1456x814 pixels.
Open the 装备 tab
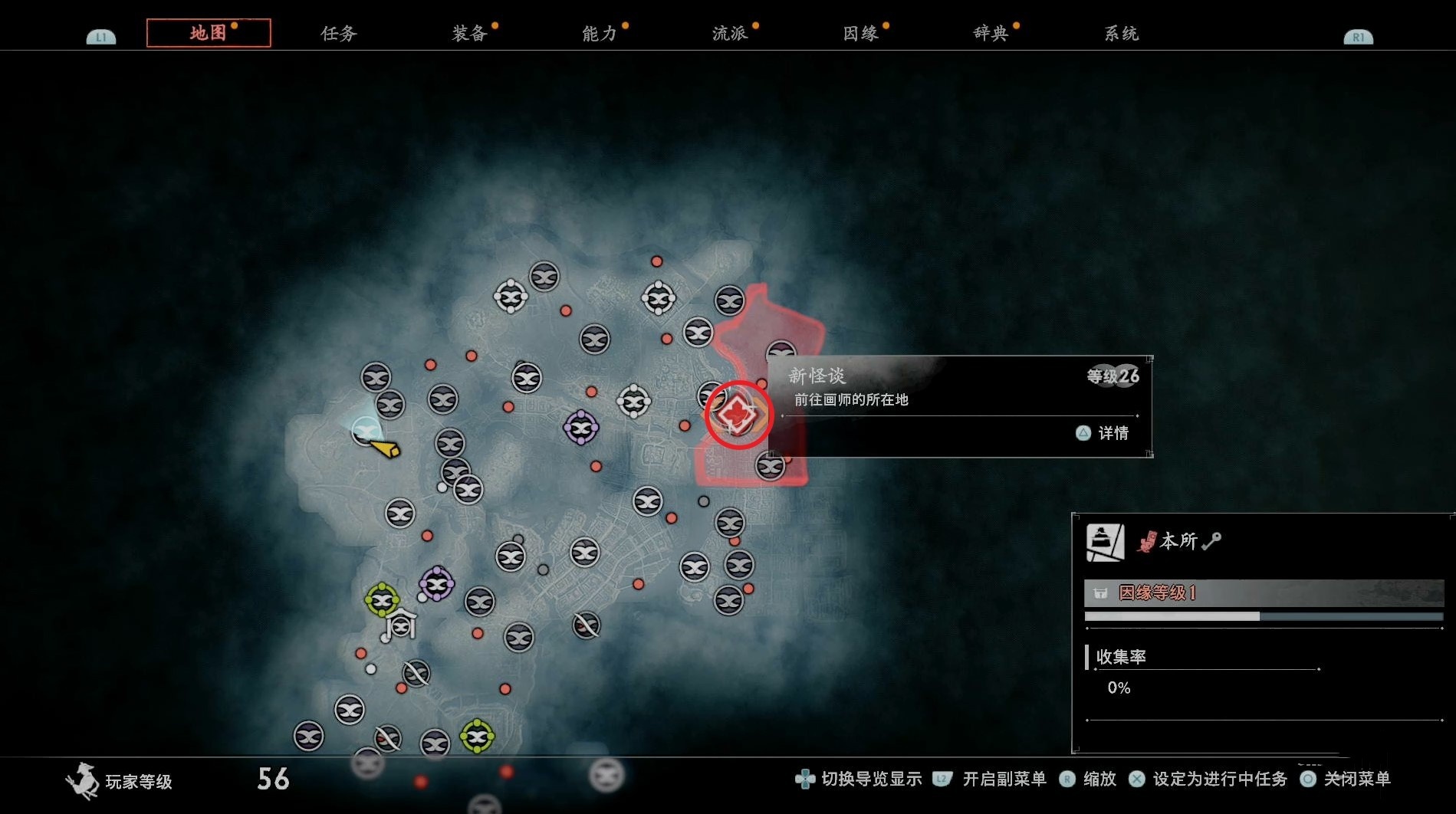469,34
